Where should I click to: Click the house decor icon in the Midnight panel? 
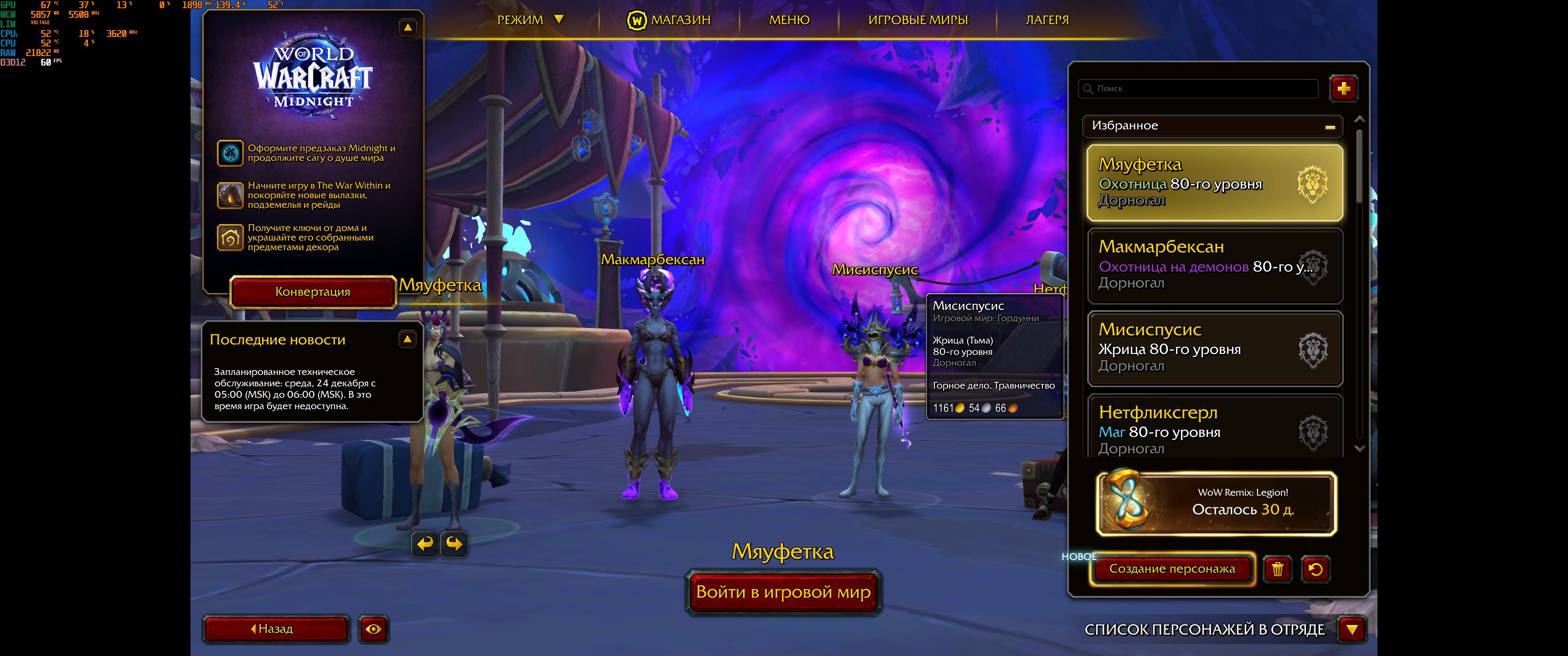pos(231,237)
